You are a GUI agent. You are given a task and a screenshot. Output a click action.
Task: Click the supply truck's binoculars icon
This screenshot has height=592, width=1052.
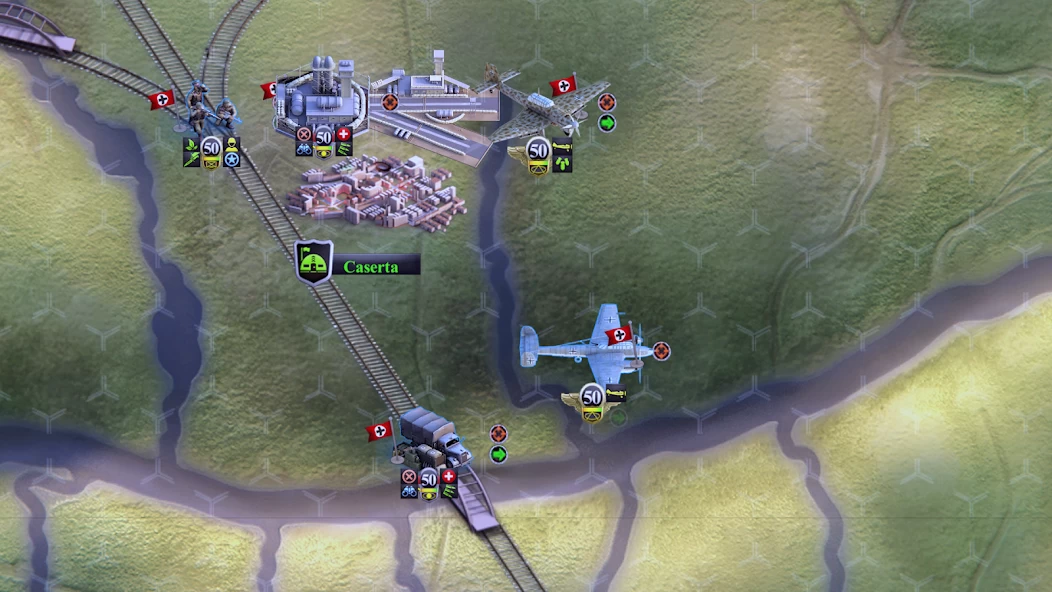(409, 491)
